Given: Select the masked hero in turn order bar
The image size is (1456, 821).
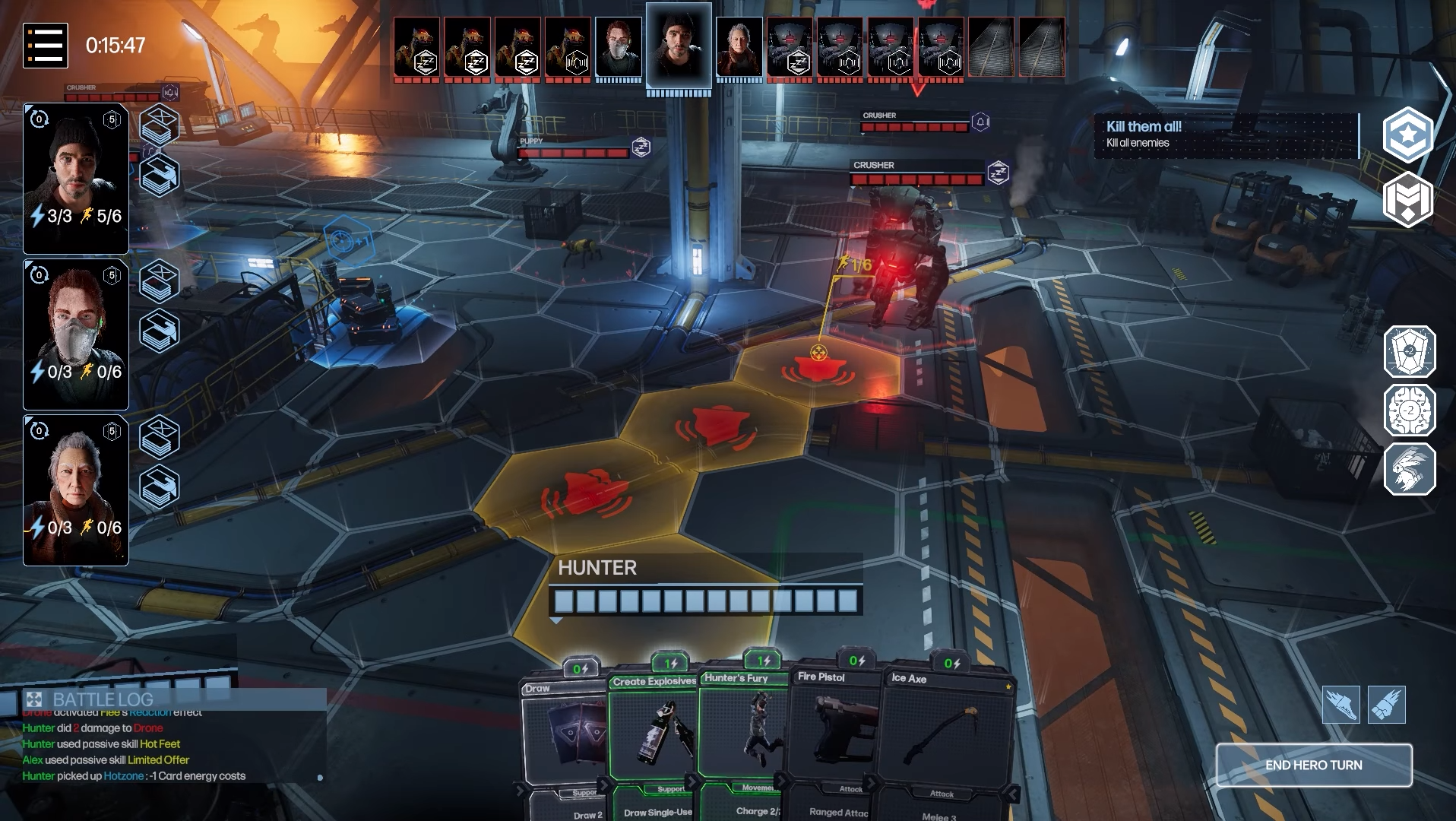Looking at the screenshot, I should tap(619, 48).
